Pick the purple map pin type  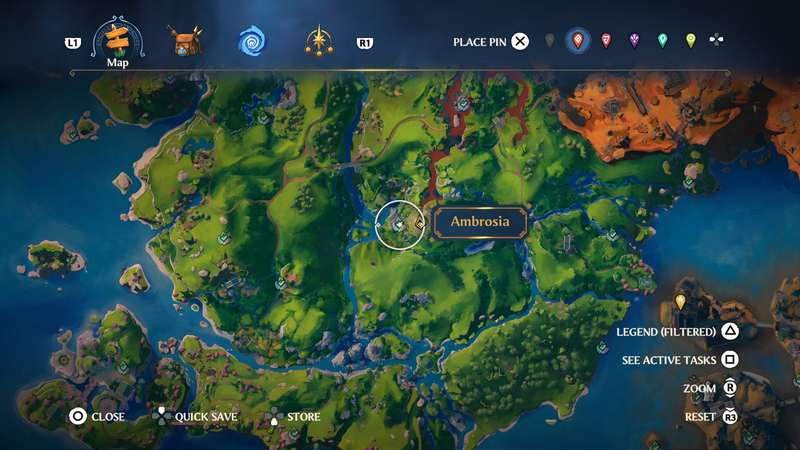(634, 41)
